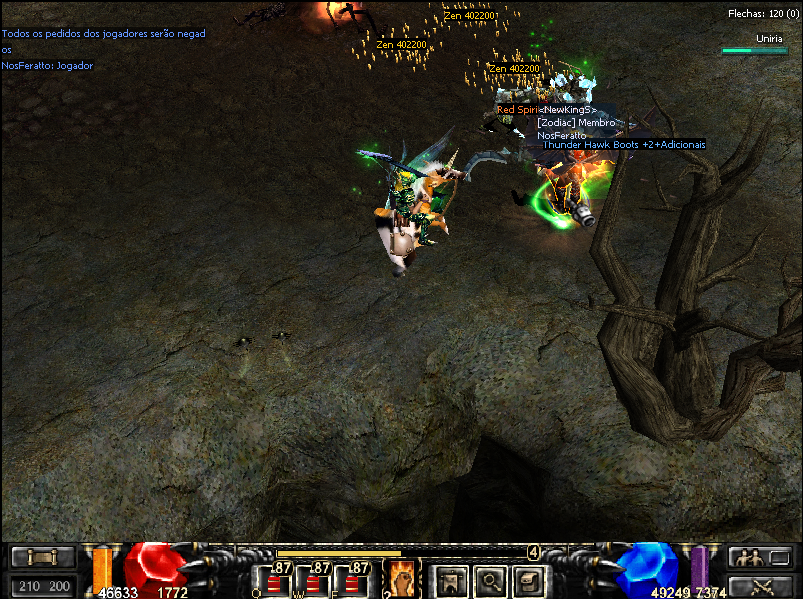Use the W slot red potion
Screen dimensions: 803x599
click(x=314, y=581)
